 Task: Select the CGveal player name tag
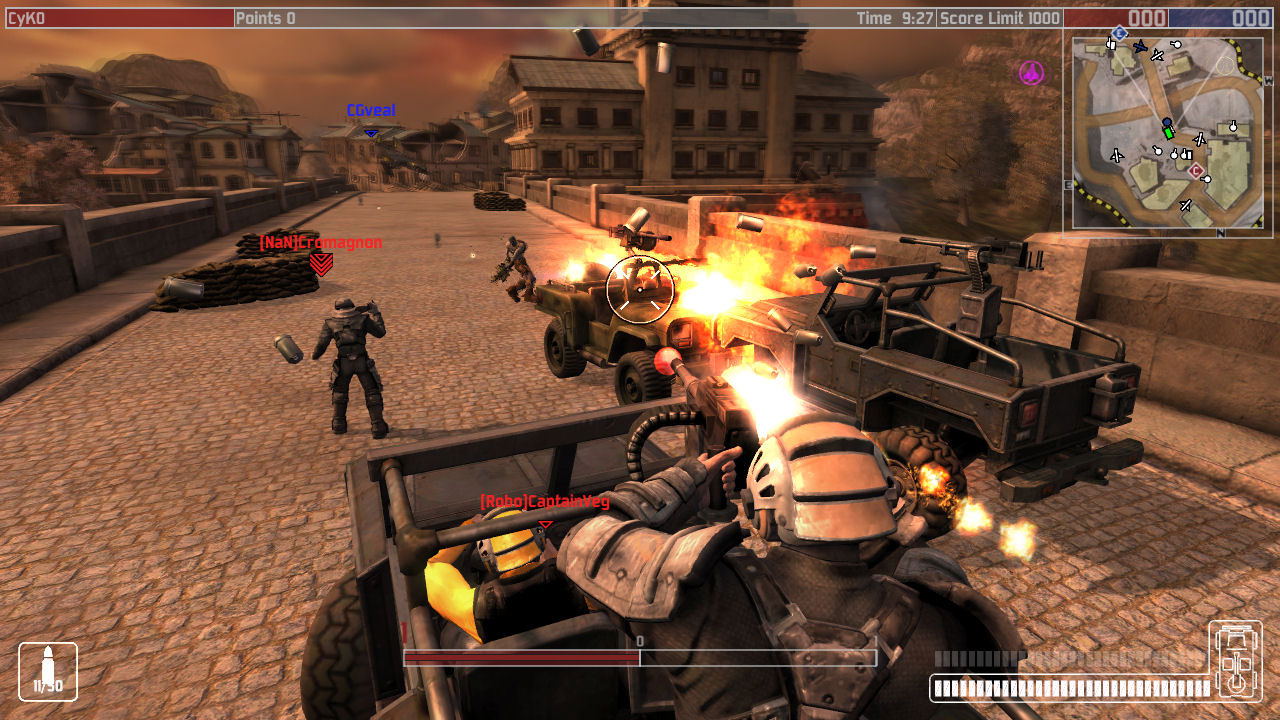click(371, 110)
